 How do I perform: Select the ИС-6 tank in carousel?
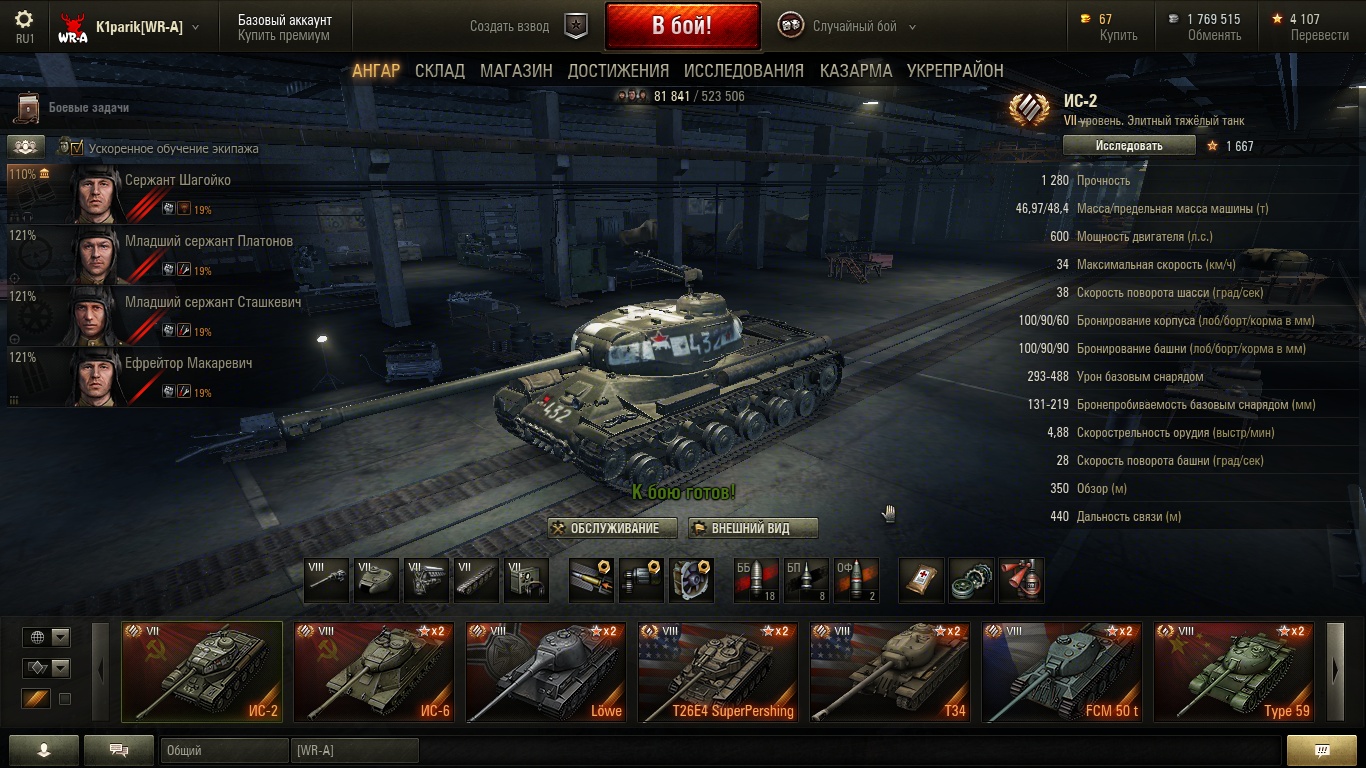374,672
